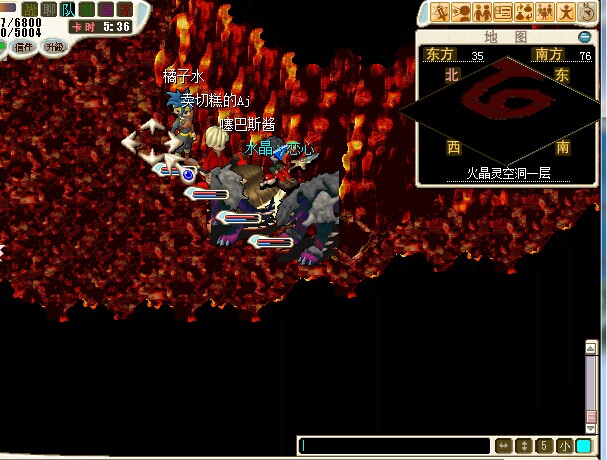The image size is (607, 460).
Task: Toggle the 队 team button
Action: (67, 9)
